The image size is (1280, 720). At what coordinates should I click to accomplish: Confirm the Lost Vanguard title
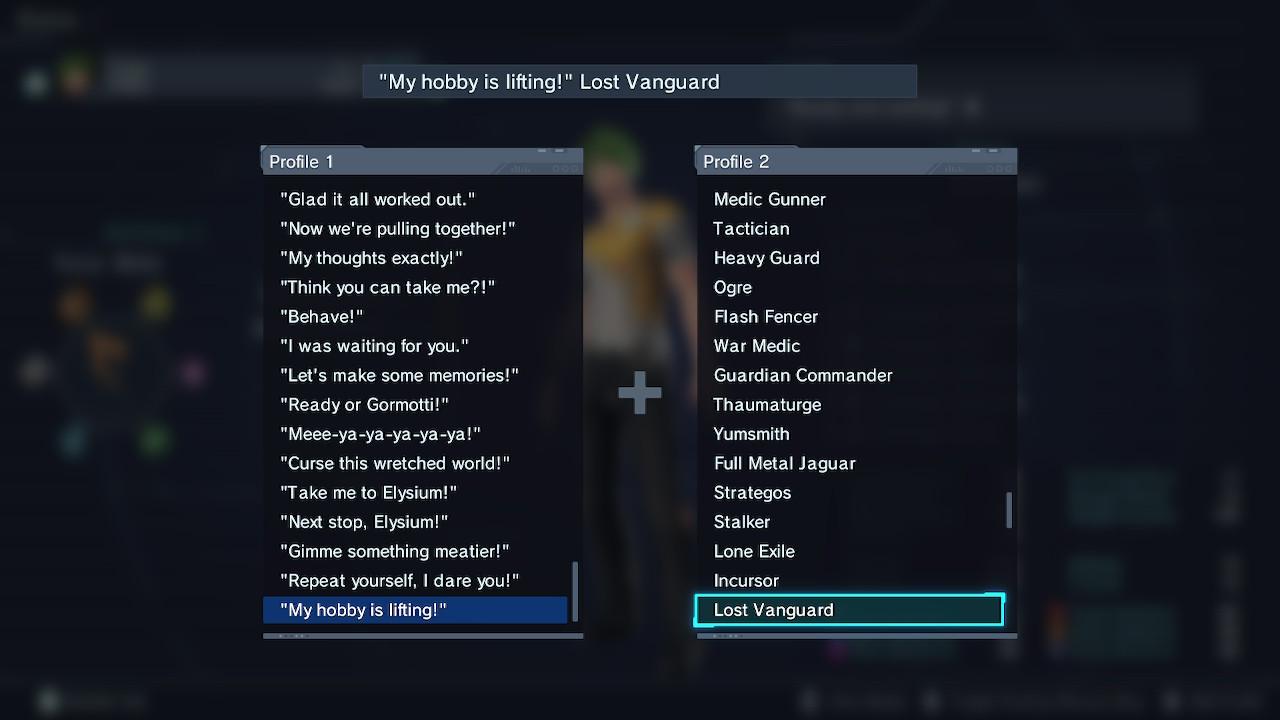[849, 610]
